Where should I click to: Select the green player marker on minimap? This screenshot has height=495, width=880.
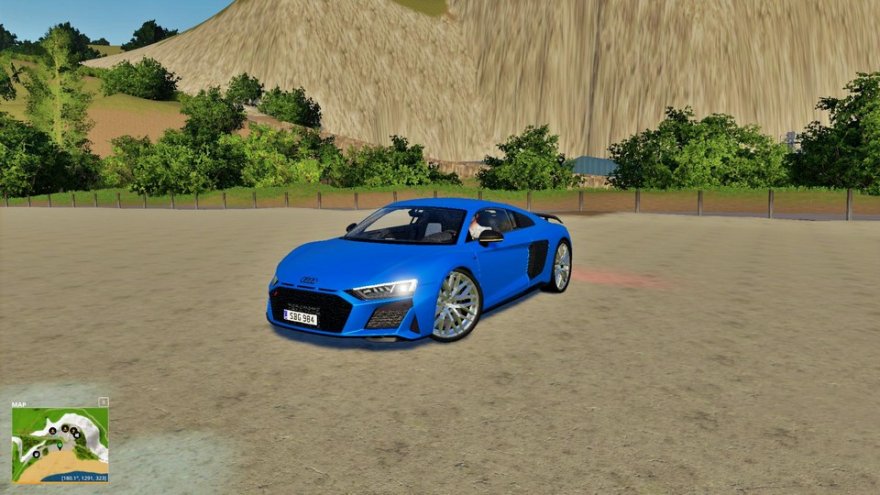(59, 445)
